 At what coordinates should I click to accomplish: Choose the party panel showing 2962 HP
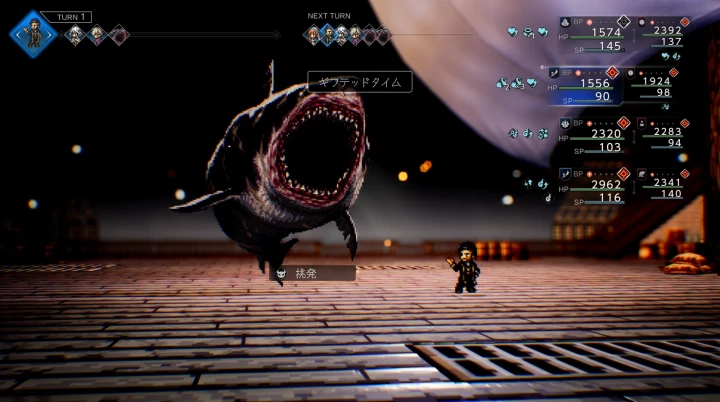592,186
